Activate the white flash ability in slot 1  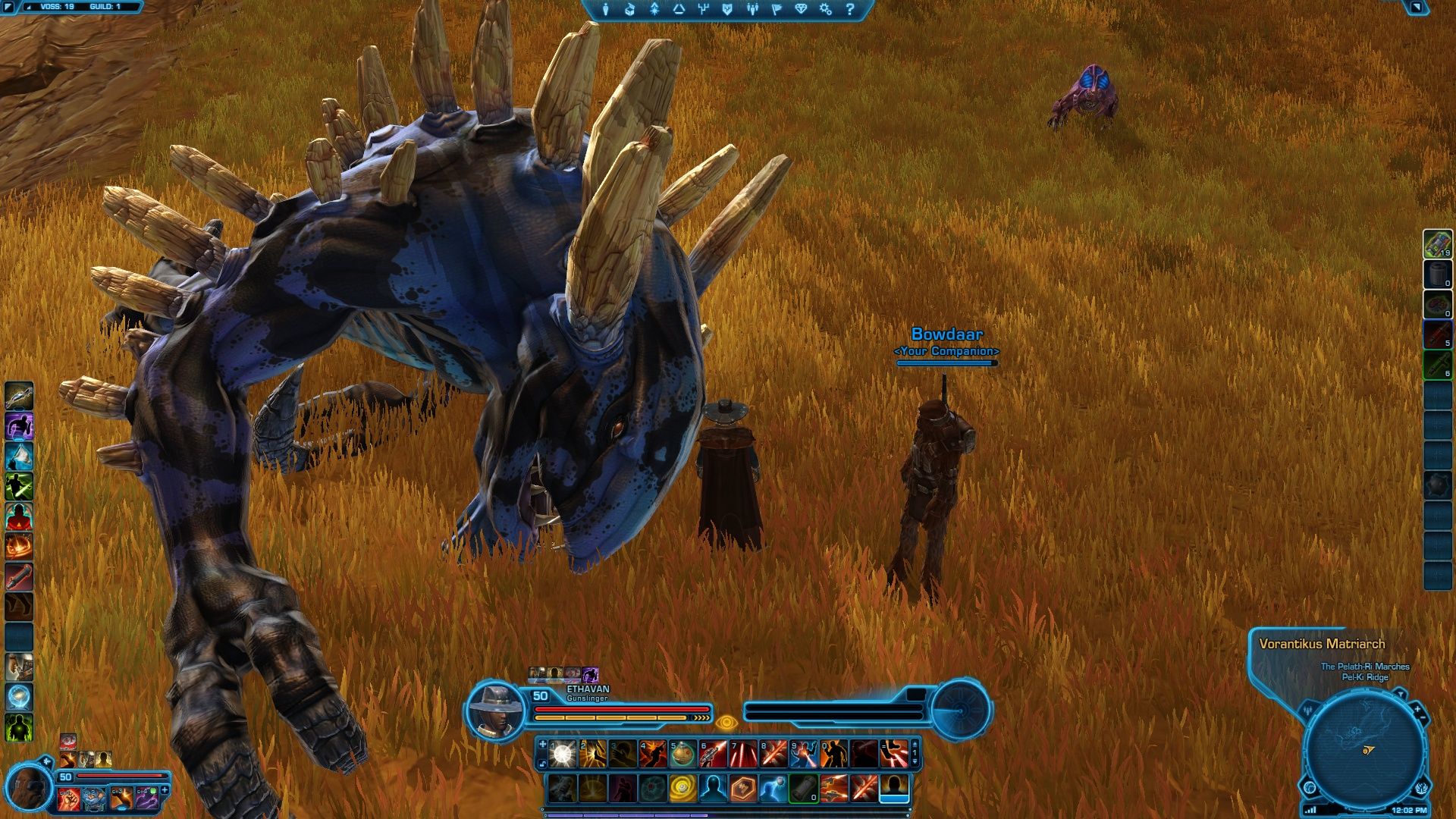tap(563, 754)
